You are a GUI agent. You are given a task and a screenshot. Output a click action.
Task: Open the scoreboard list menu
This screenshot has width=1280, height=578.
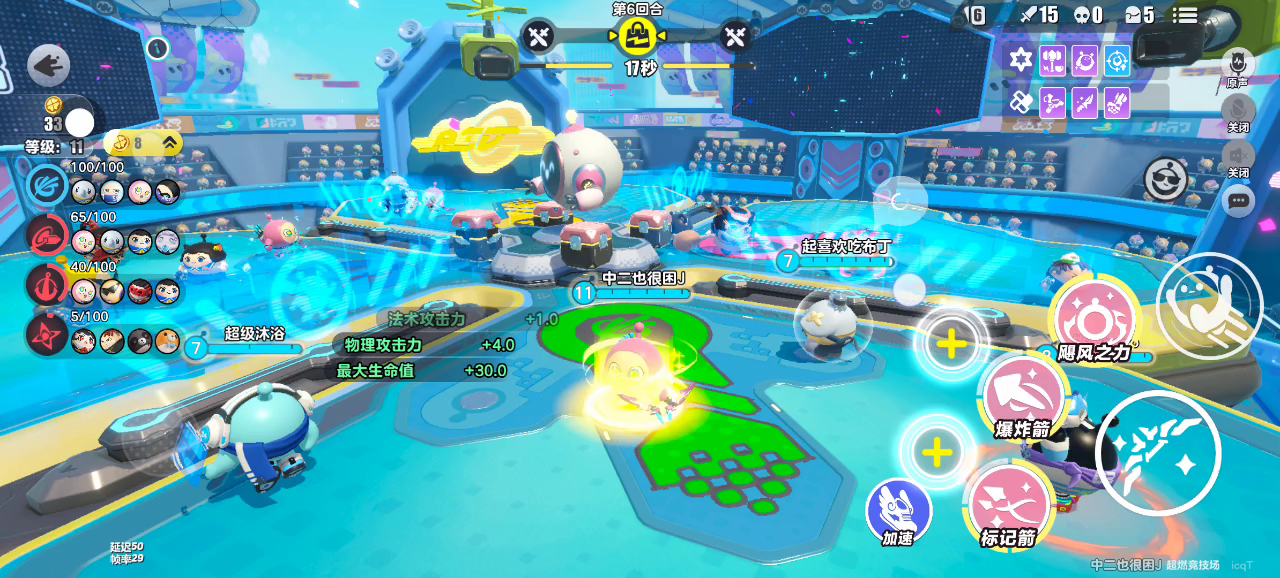pos(1185,15)
